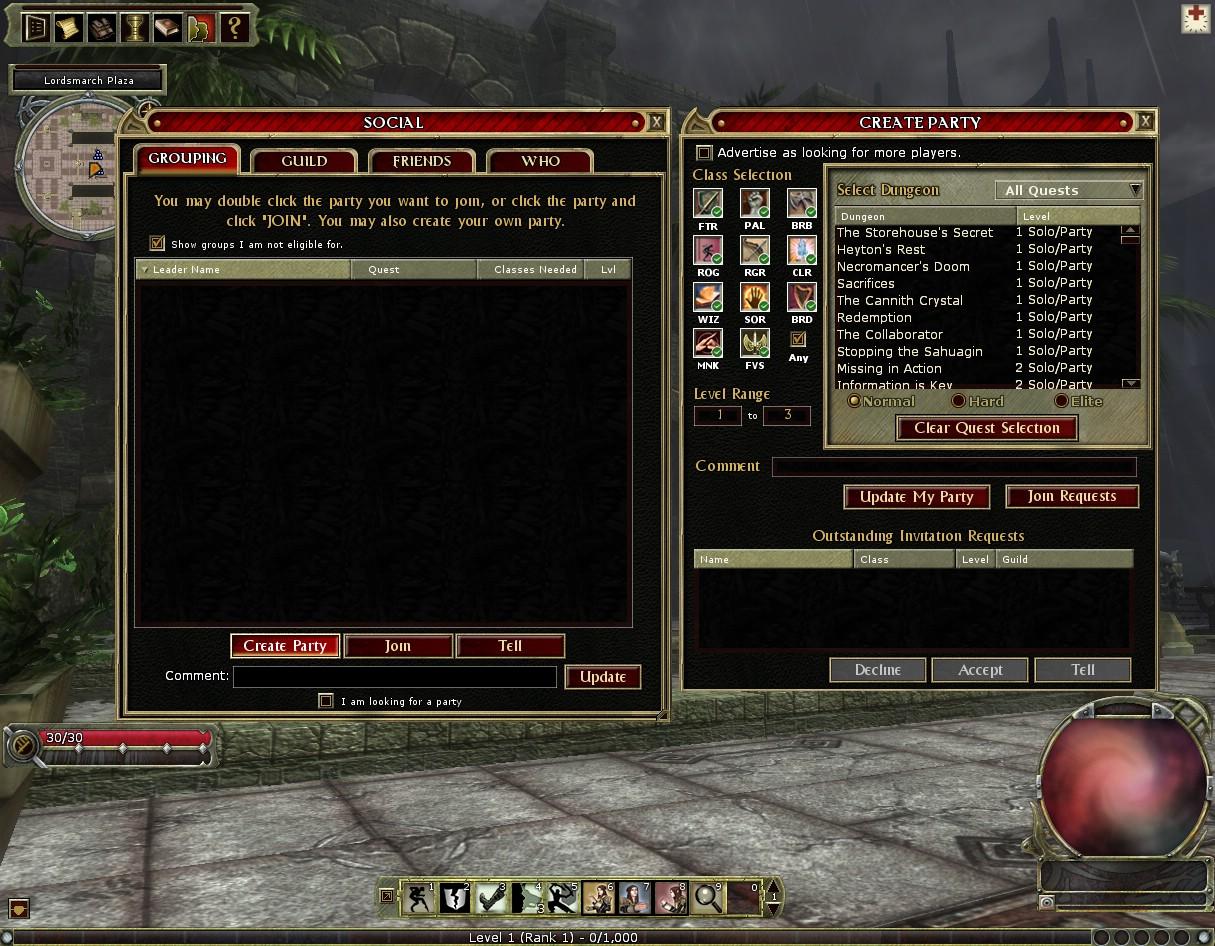Click the Create Party button
Viewport: 1215px width, 946px height.
tap(285, 646)
